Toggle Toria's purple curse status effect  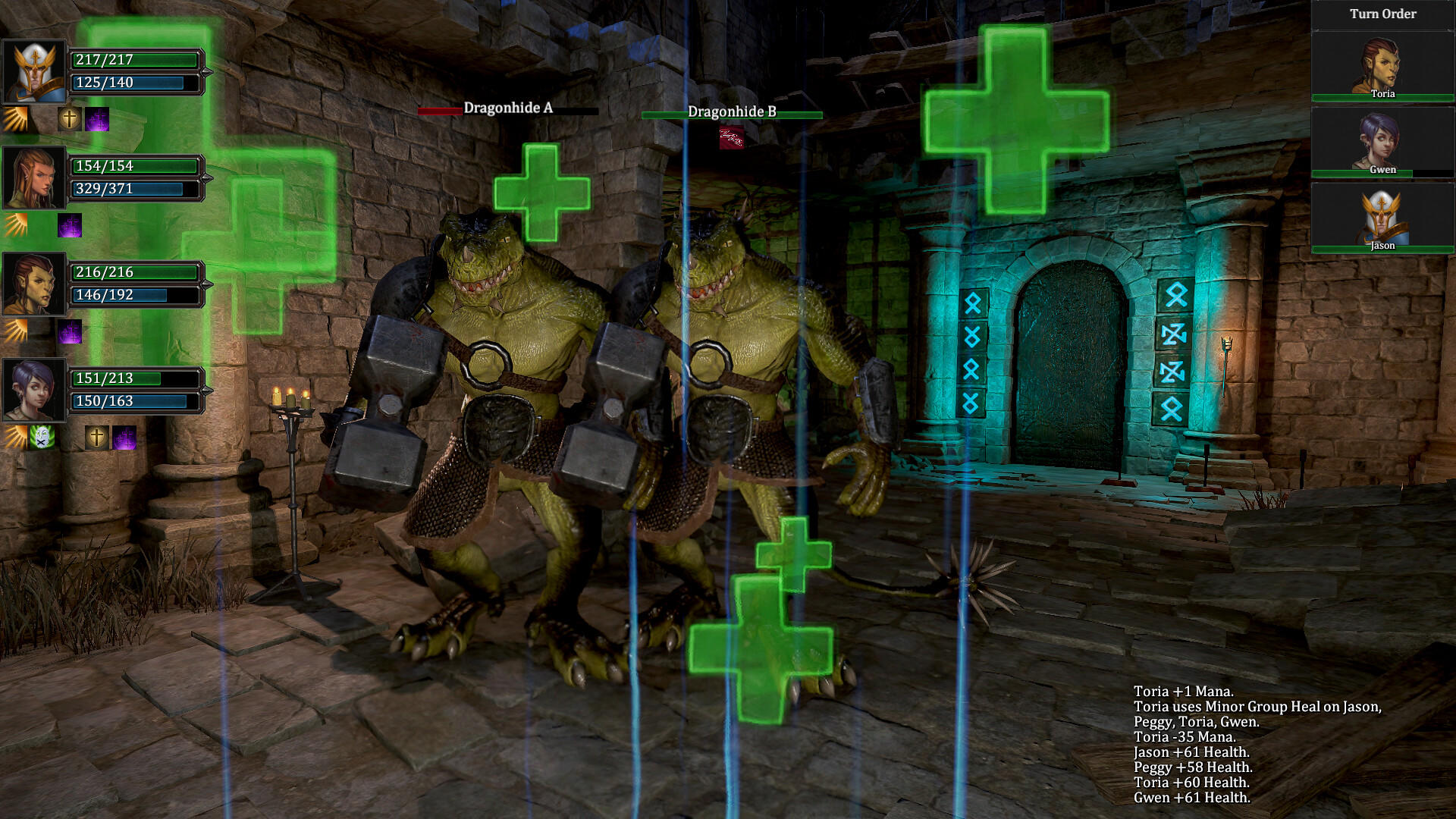[x=71, y=331]
